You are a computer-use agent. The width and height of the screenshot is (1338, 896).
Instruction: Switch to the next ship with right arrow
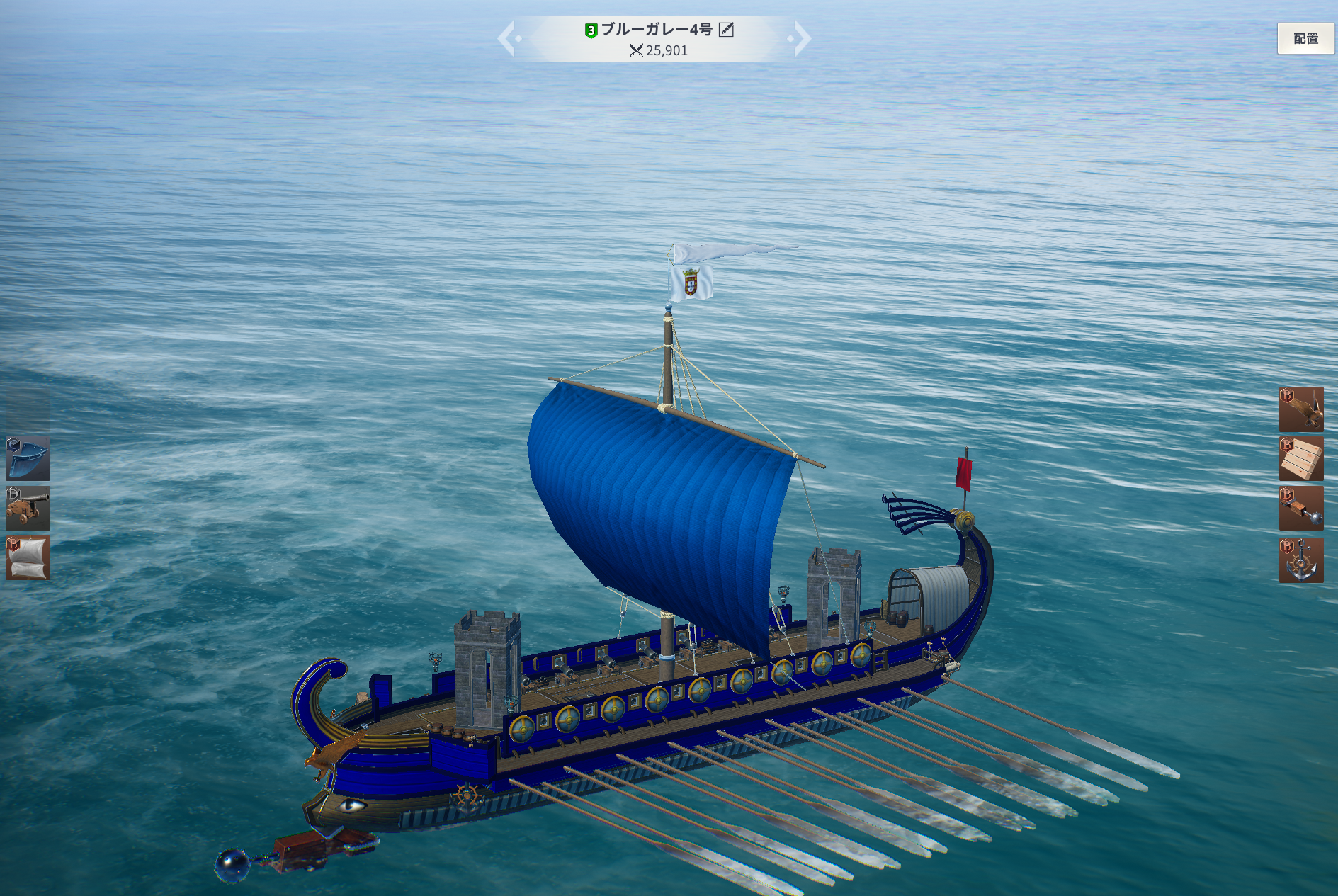click(x=801, y=38)
